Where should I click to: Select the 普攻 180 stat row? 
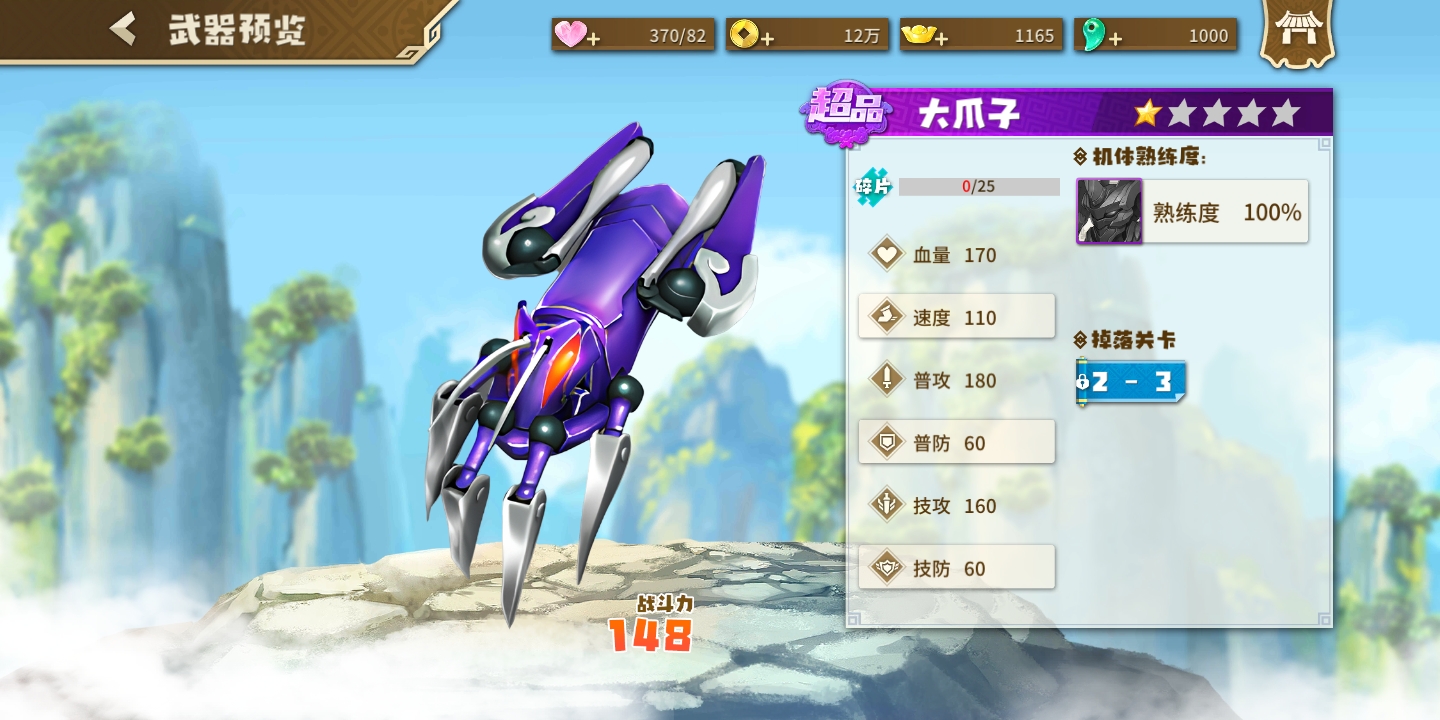(x=956, y=380)
